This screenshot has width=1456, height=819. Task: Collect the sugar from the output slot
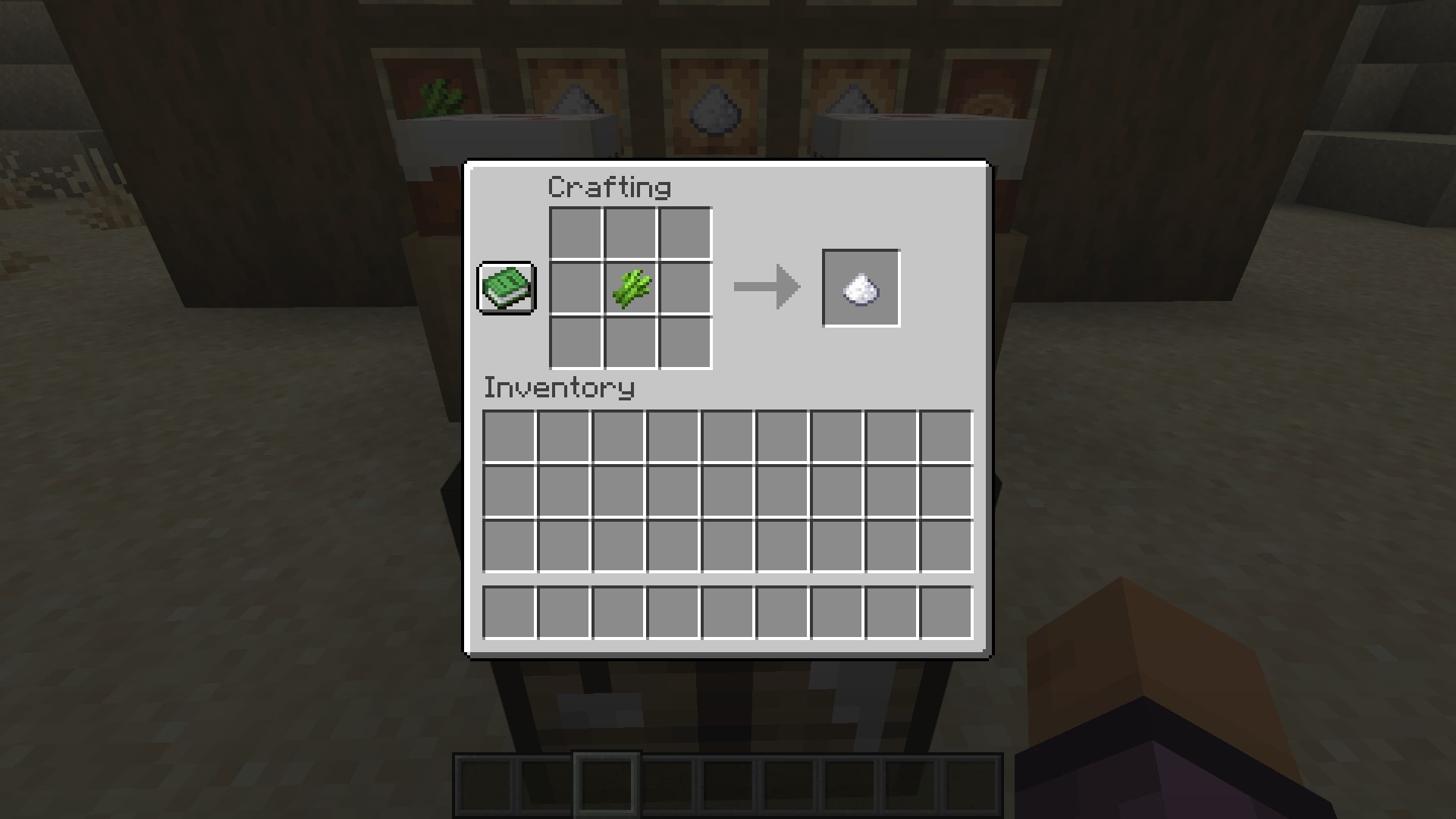(860, 287)
